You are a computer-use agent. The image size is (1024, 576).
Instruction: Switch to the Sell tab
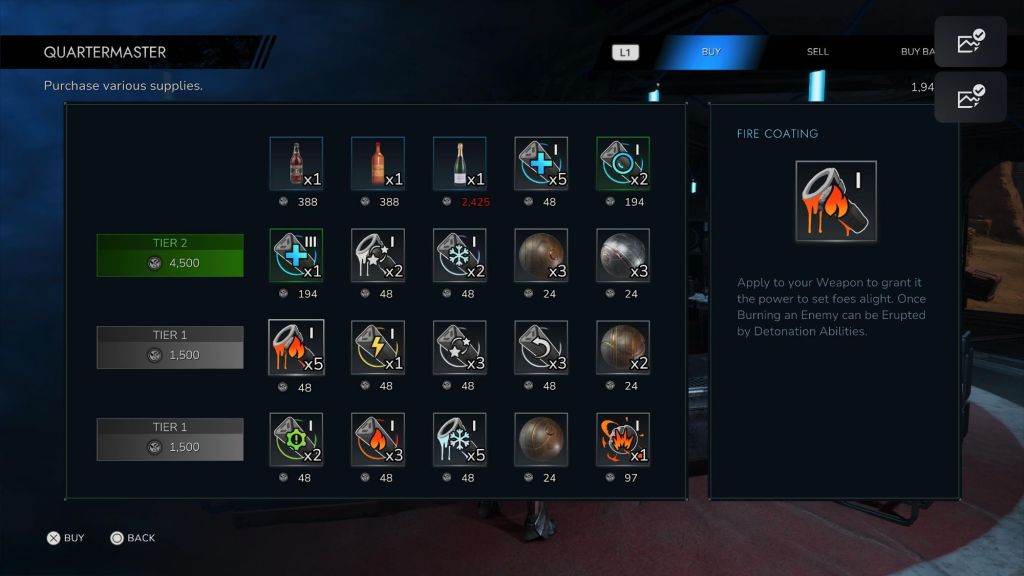pos(818,52)
